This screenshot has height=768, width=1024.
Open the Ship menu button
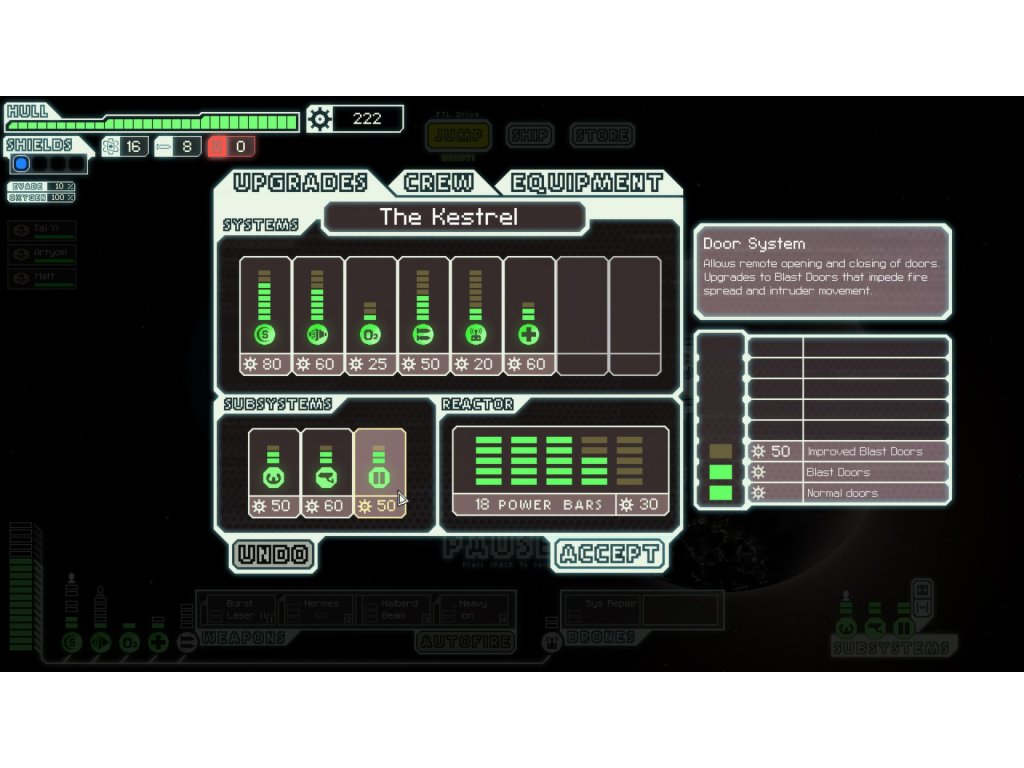[x=529, y=135]
